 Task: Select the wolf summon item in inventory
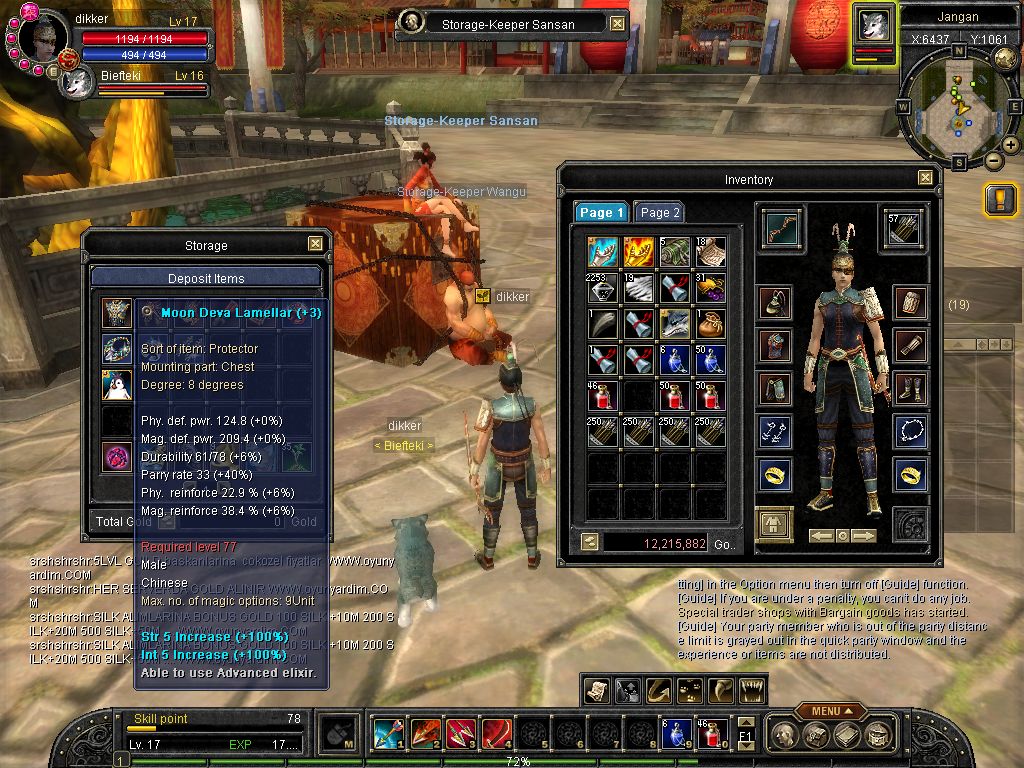click(x=675, y=323)
